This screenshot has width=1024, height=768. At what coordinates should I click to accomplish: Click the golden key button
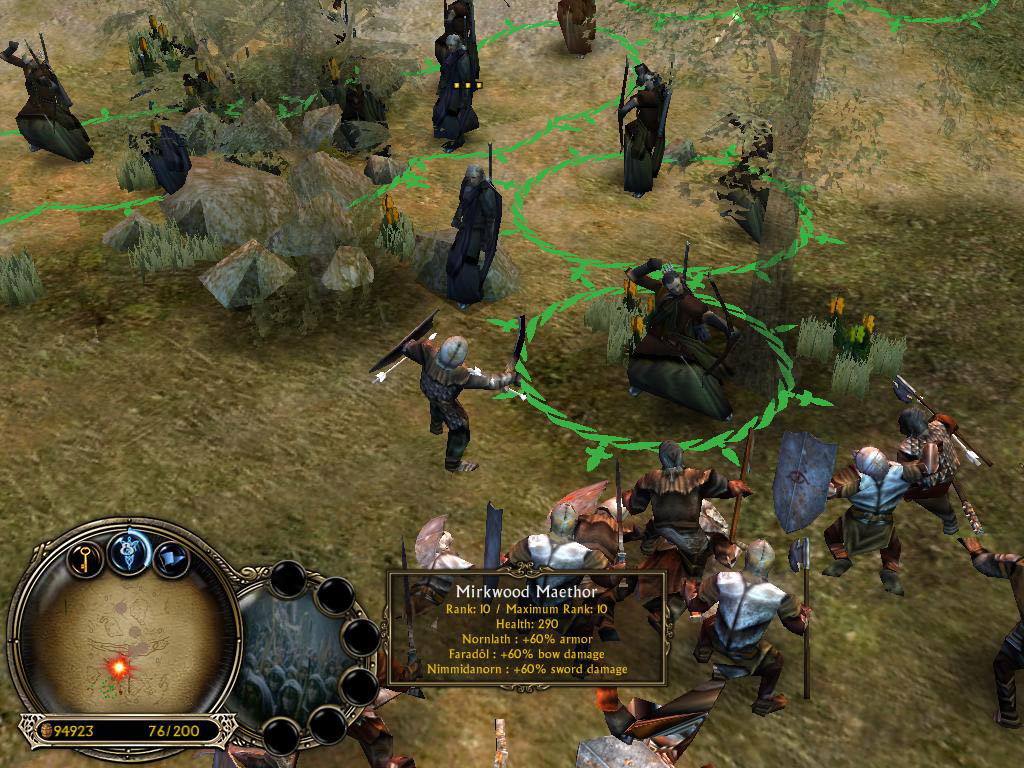(x=87, y=555)
